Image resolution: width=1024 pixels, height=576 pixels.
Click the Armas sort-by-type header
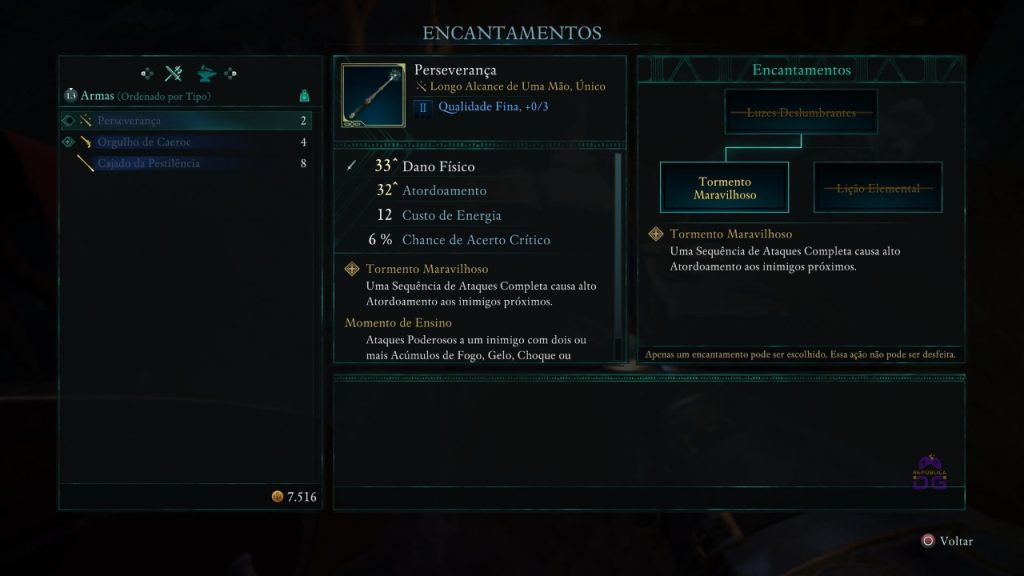[x=138, y=96]
